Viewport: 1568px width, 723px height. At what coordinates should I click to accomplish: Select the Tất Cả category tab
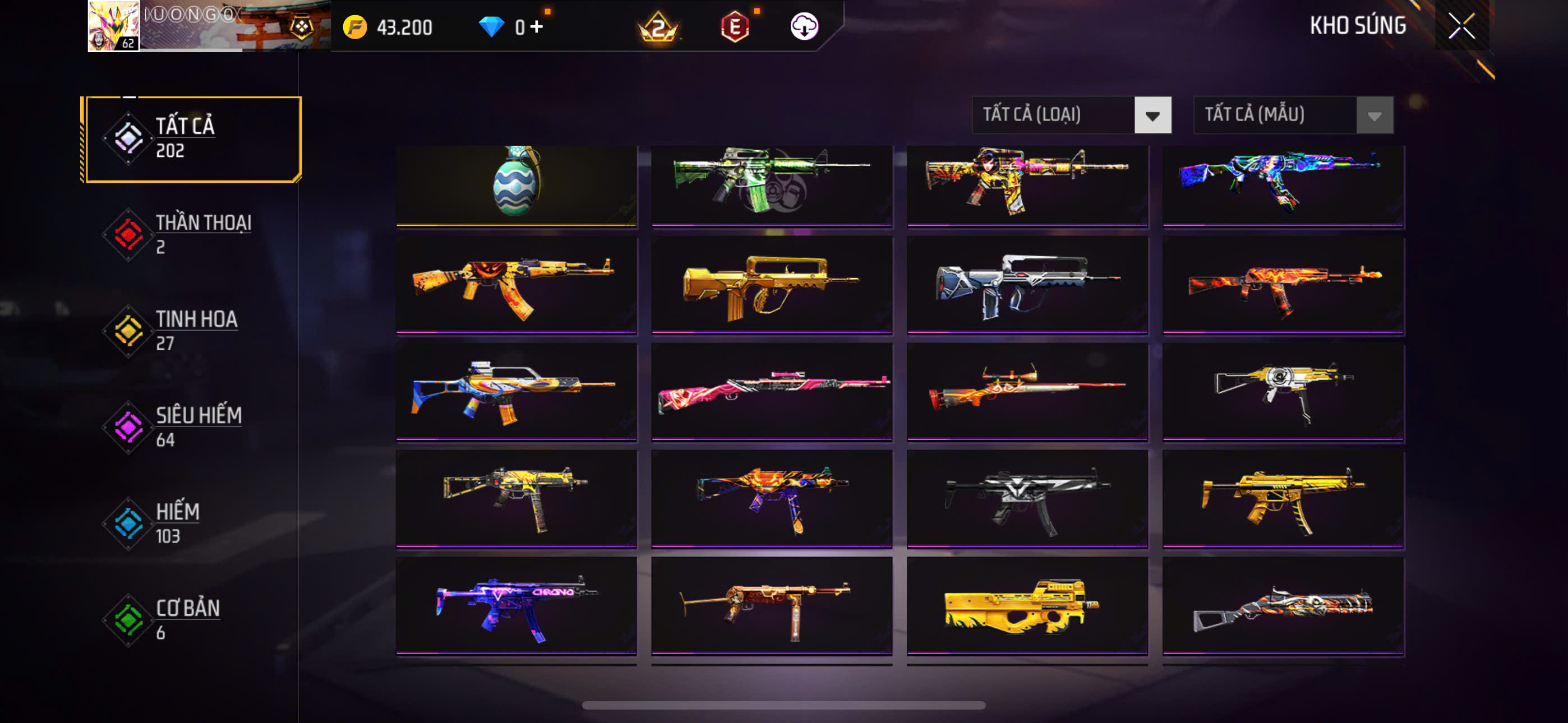point(192,139)
